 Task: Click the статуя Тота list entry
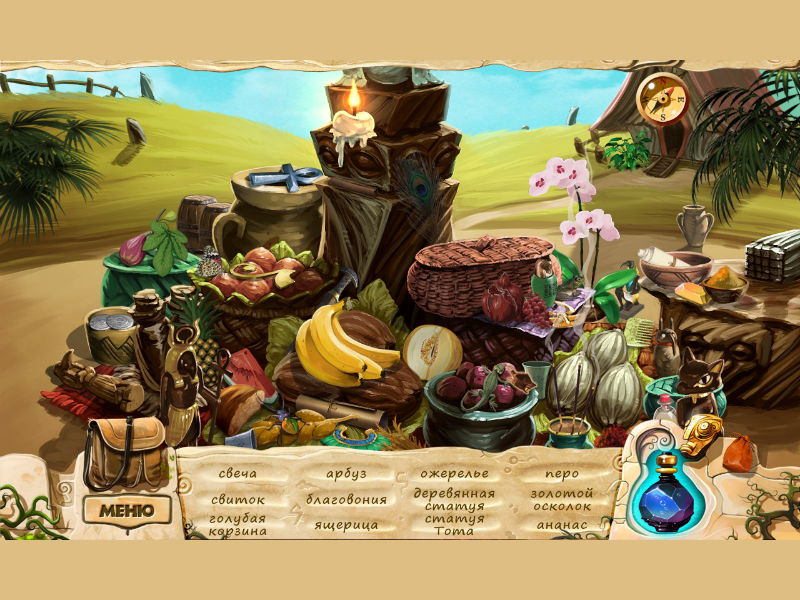(x=454, y=524)
